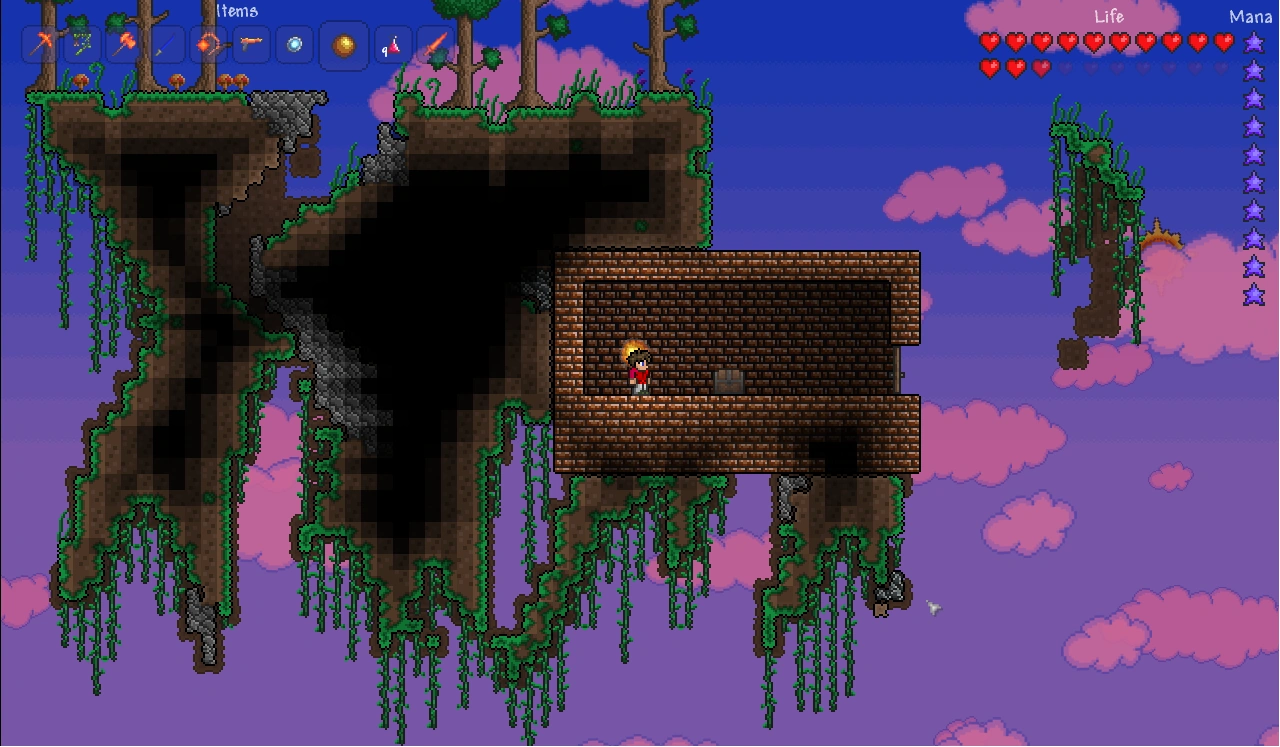
Task: Select the blue orb item in slot seven
Action: click(x=293, y=45)
